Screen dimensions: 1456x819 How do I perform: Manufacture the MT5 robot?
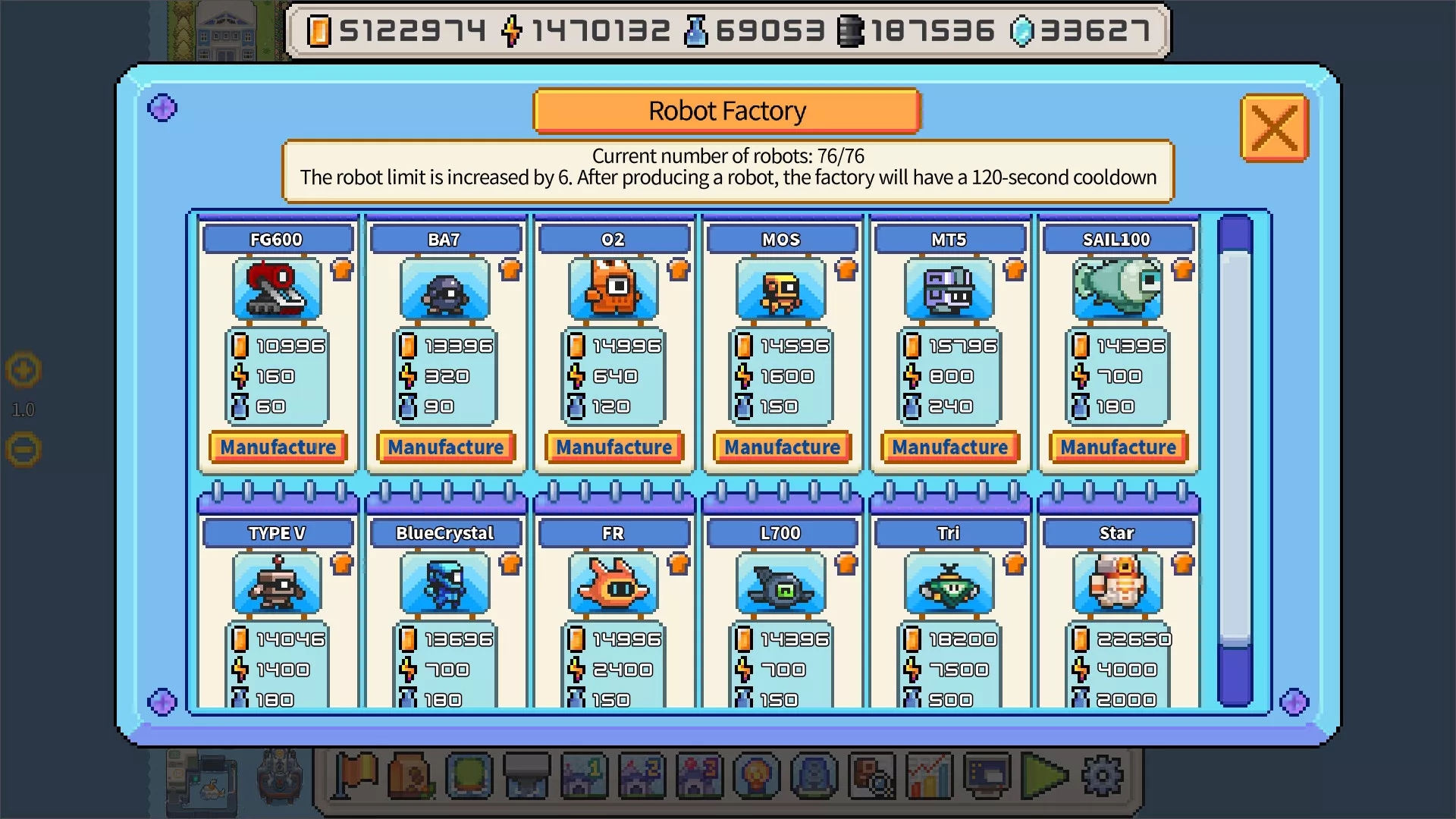[x=949, y=447]
